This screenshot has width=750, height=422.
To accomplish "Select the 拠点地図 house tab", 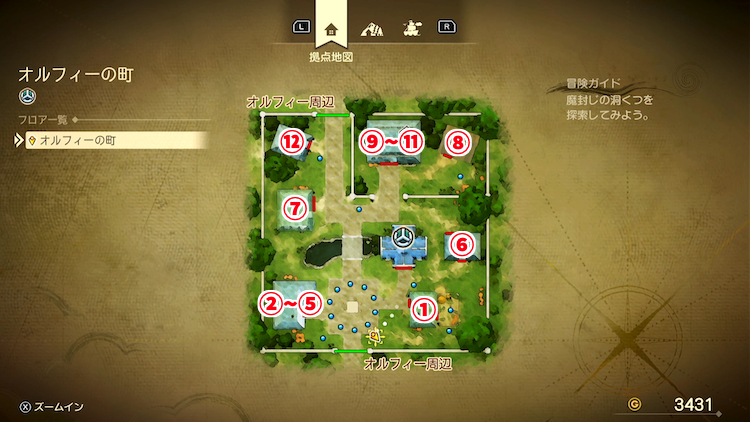I will coord(331,29).
